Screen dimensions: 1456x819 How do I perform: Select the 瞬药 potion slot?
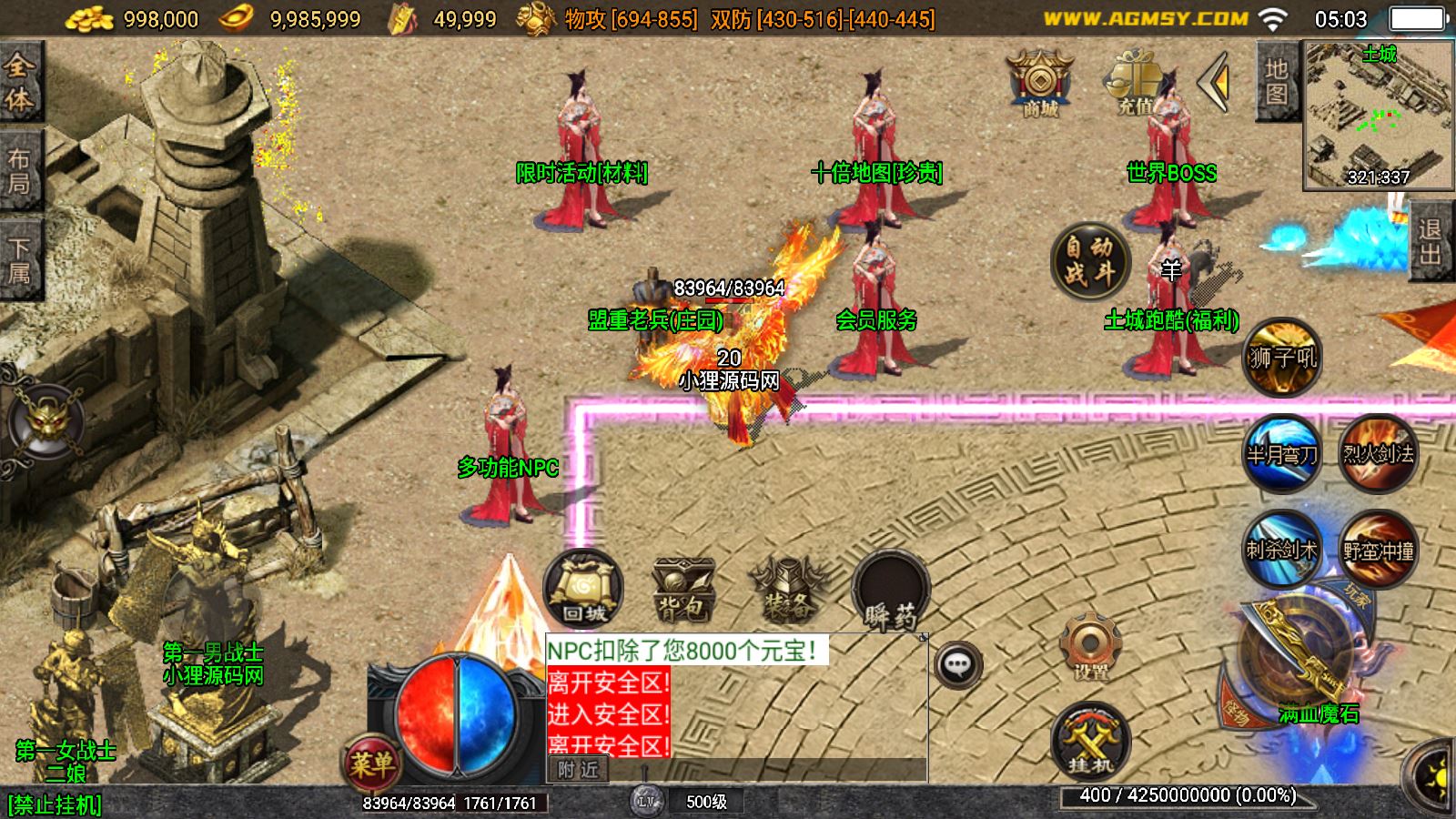click(x=891, y=591)
